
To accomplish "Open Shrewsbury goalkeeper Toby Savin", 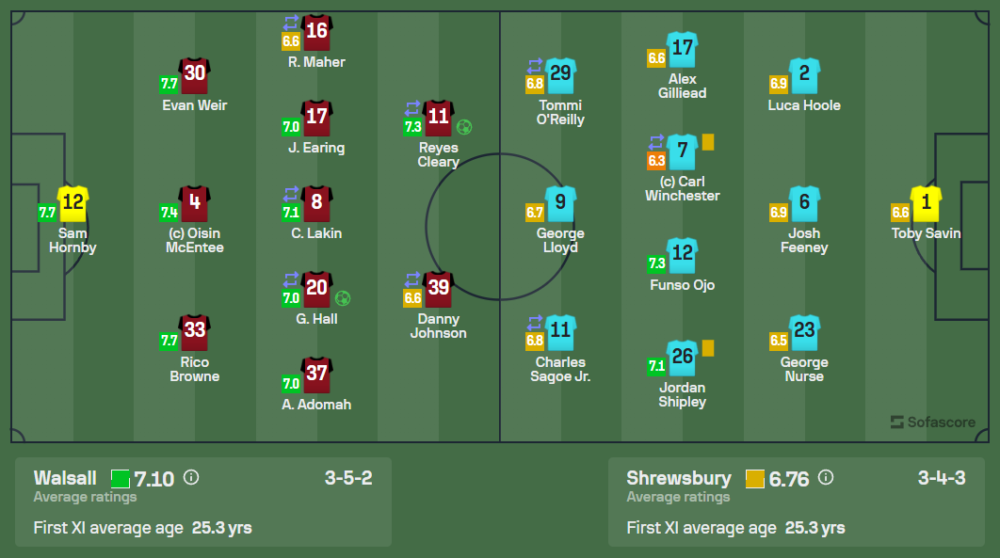I will 926,205.
